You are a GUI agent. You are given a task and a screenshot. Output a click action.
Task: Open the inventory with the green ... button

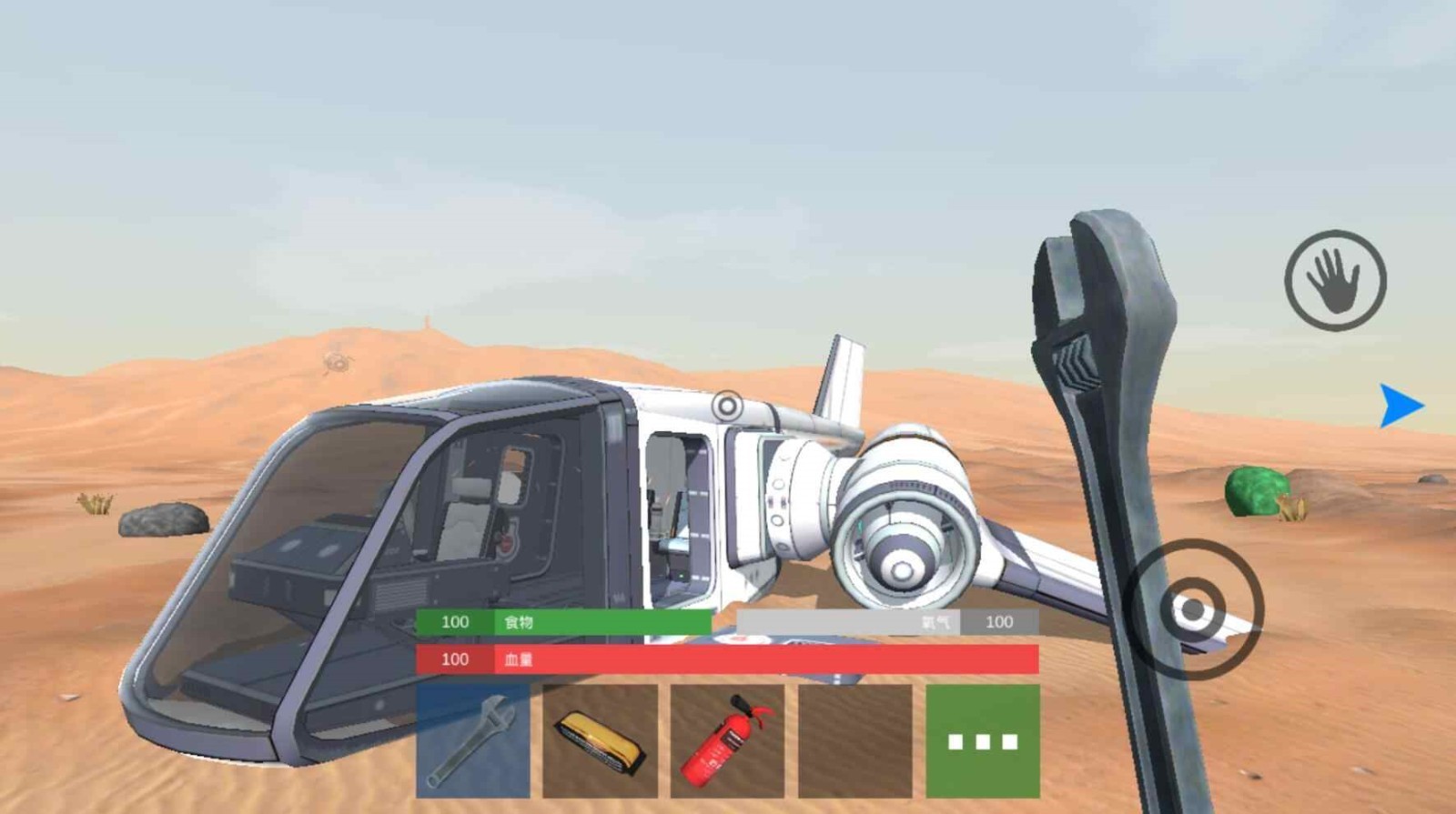pyautogui.click(x=986, y=739)
